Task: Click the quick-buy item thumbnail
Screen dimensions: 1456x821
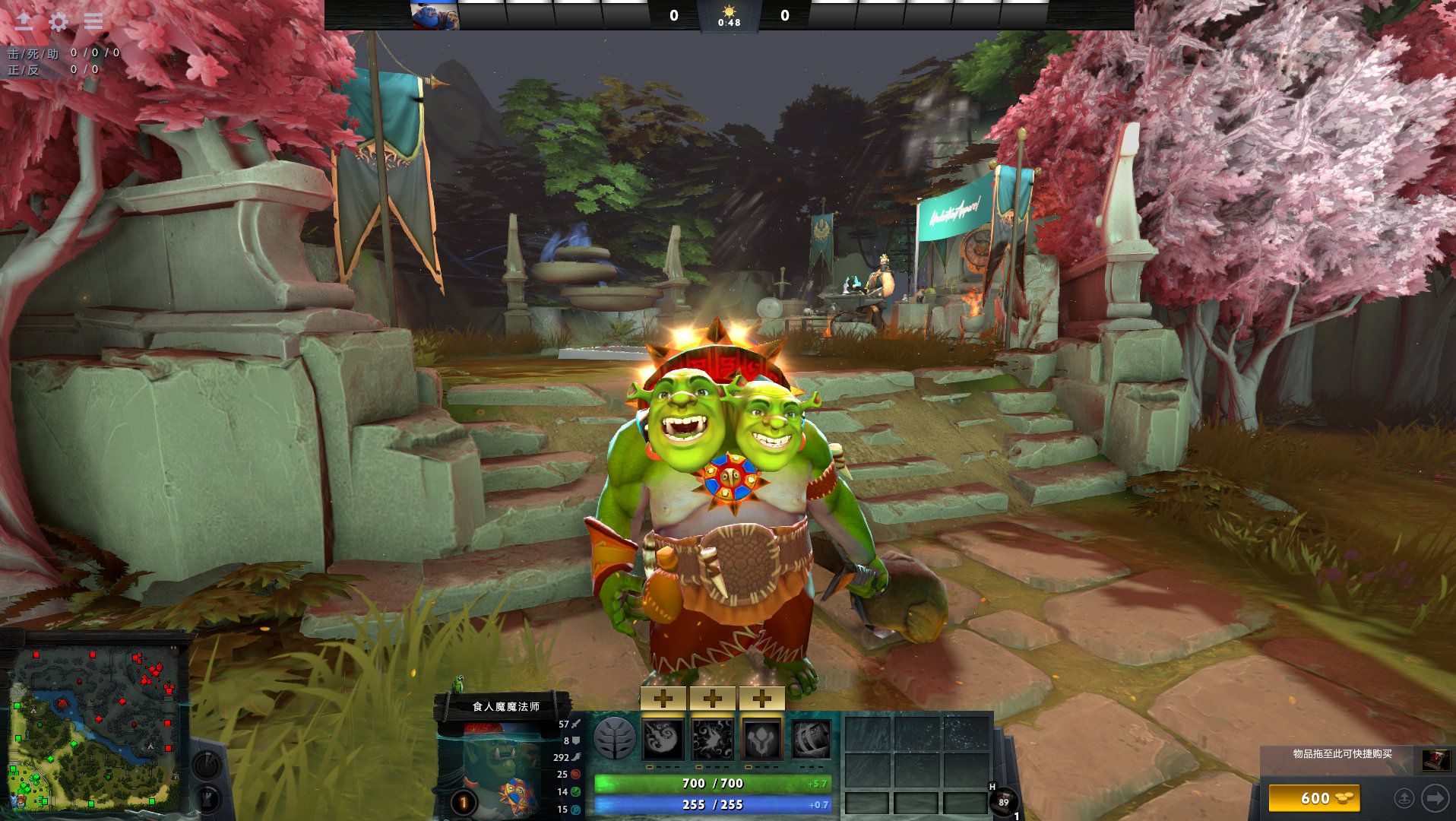Action: (1435, 759)
